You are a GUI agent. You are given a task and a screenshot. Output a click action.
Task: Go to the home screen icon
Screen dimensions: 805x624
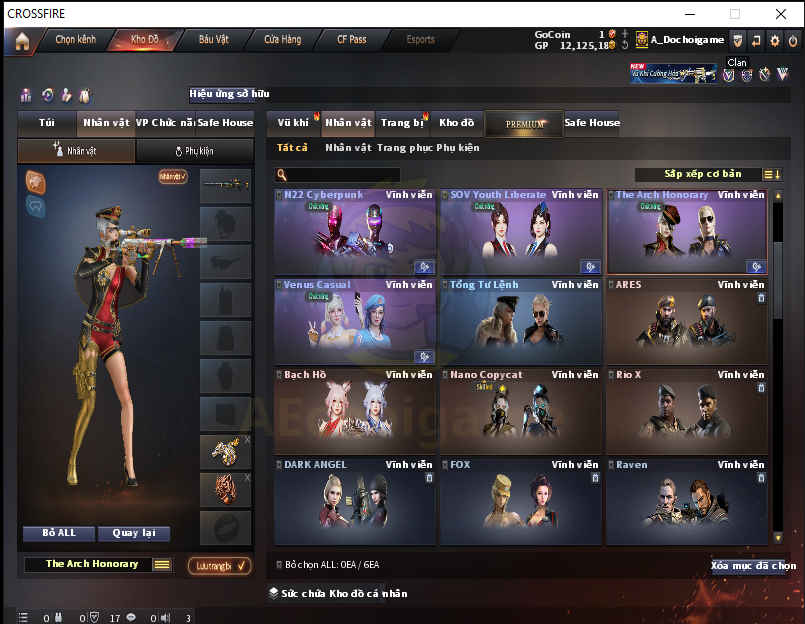22,41
